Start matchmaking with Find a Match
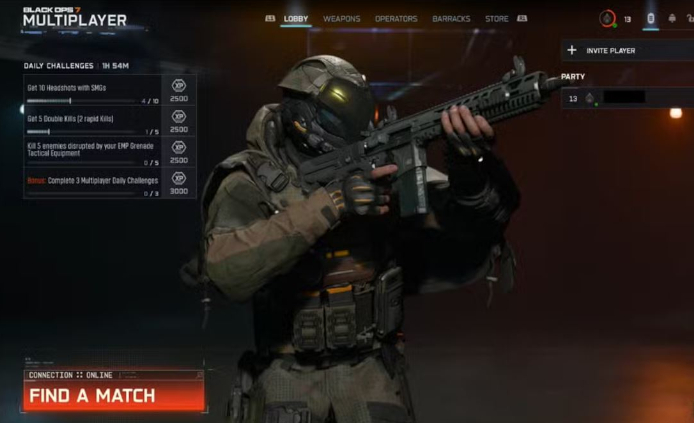Viewport: 694px width, 423px height. [113, 395]
